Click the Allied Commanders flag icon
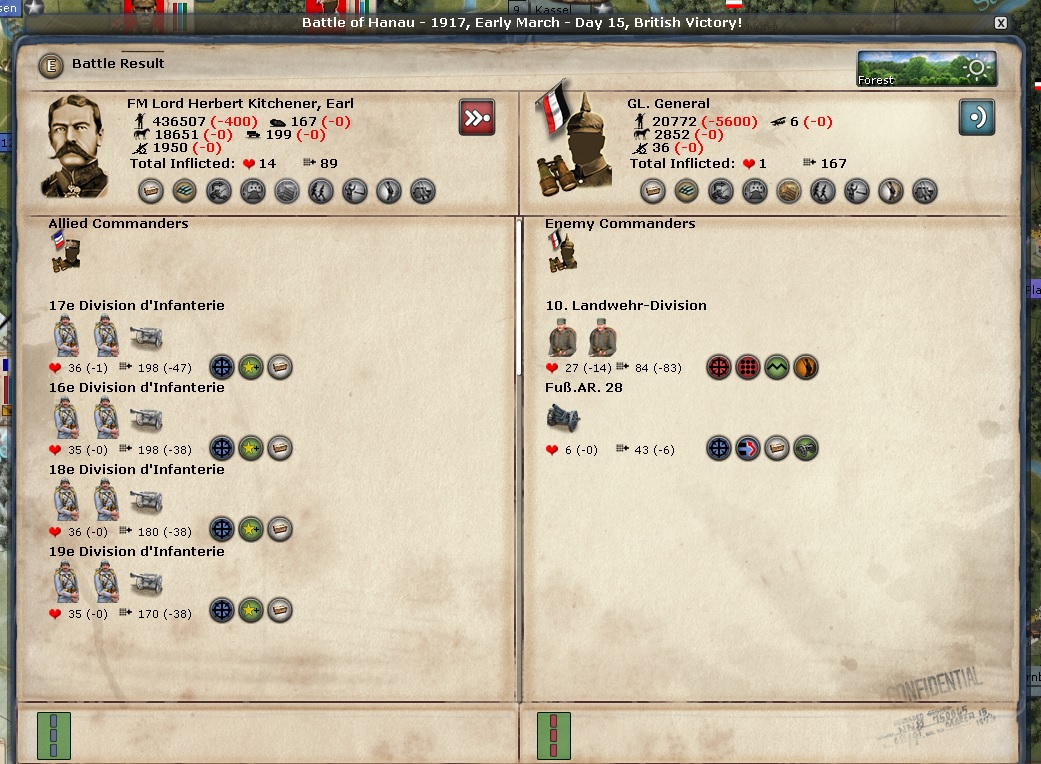Image resolution: width=1041 pixels, height=764 pixels. click(65, 253)
